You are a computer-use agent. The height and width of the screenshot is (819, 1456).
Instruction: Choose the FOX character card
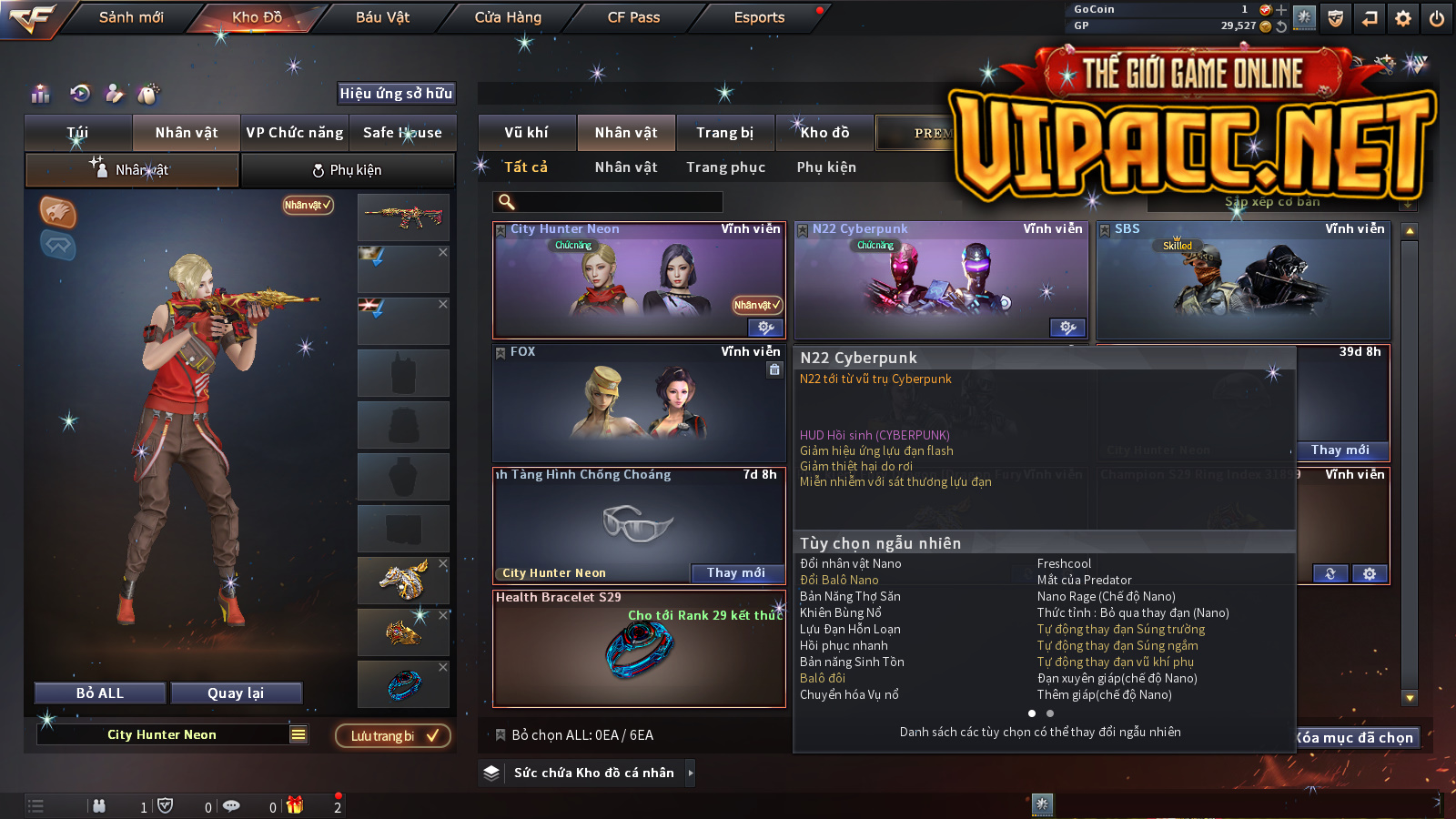pyautogui.click(x=638, y=402)
